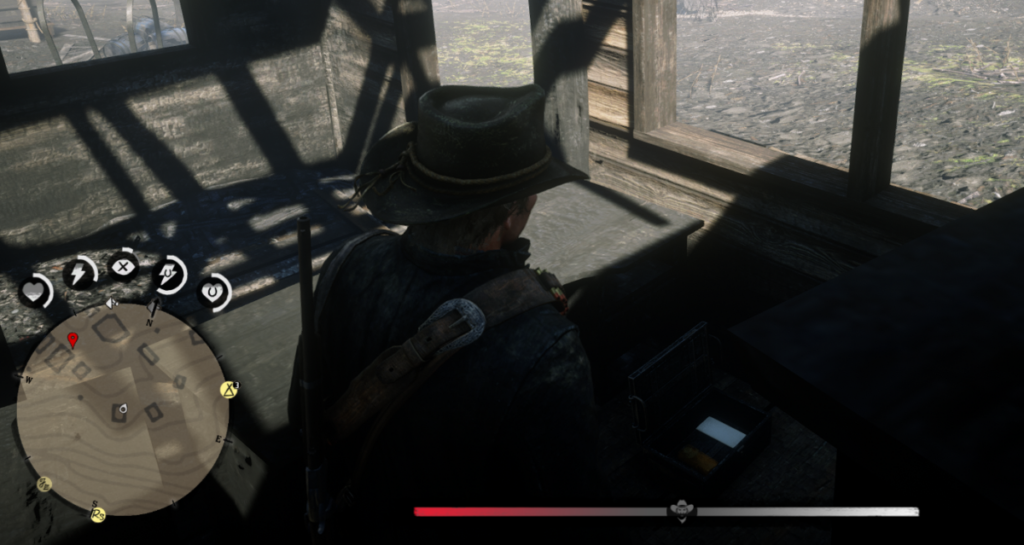
Task: Click the horse health core icon
Action: click(x=212, y=292)
